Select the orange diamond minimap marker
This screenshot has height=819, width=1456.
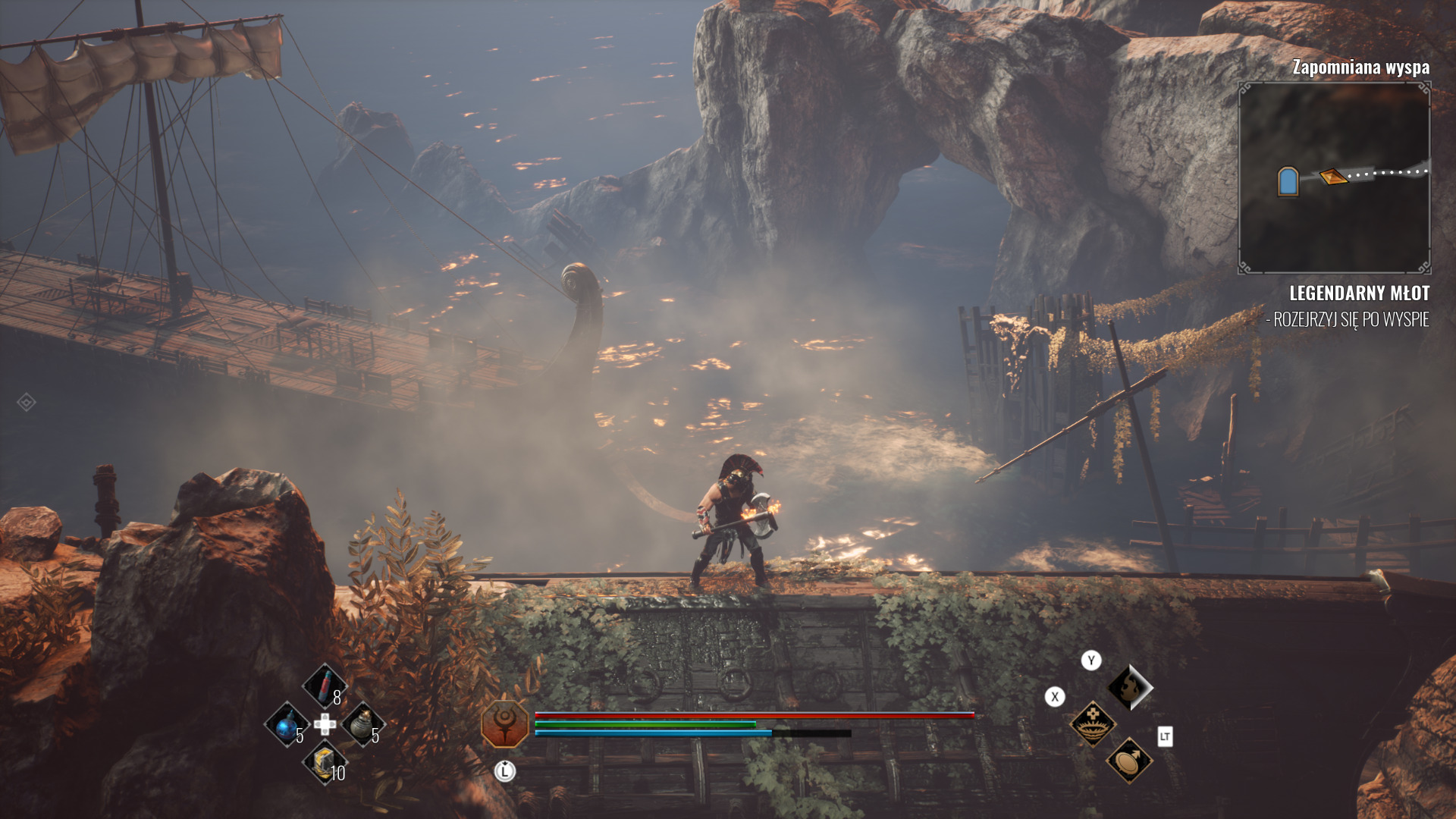(x=1332, y=177)
